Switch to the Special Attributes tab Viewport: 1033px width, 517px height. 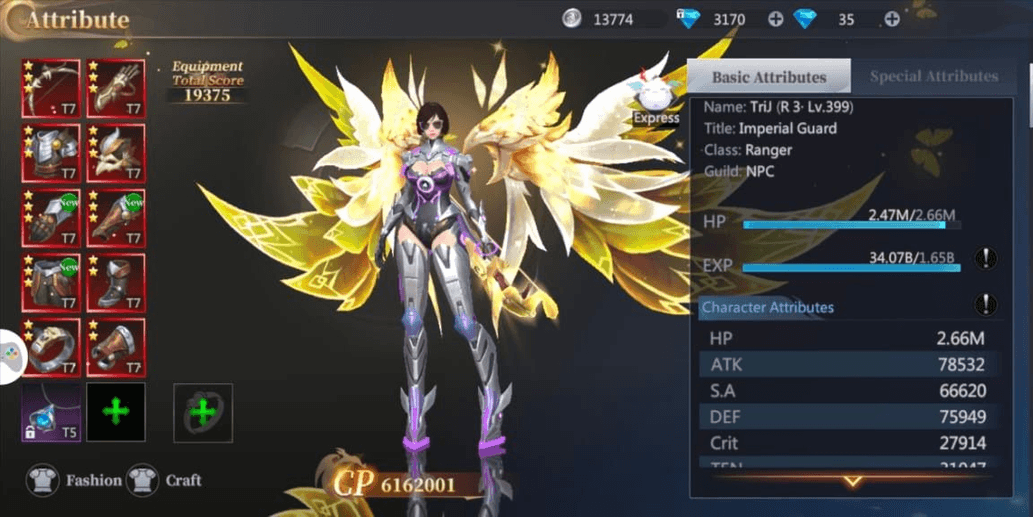pos(933,76)
